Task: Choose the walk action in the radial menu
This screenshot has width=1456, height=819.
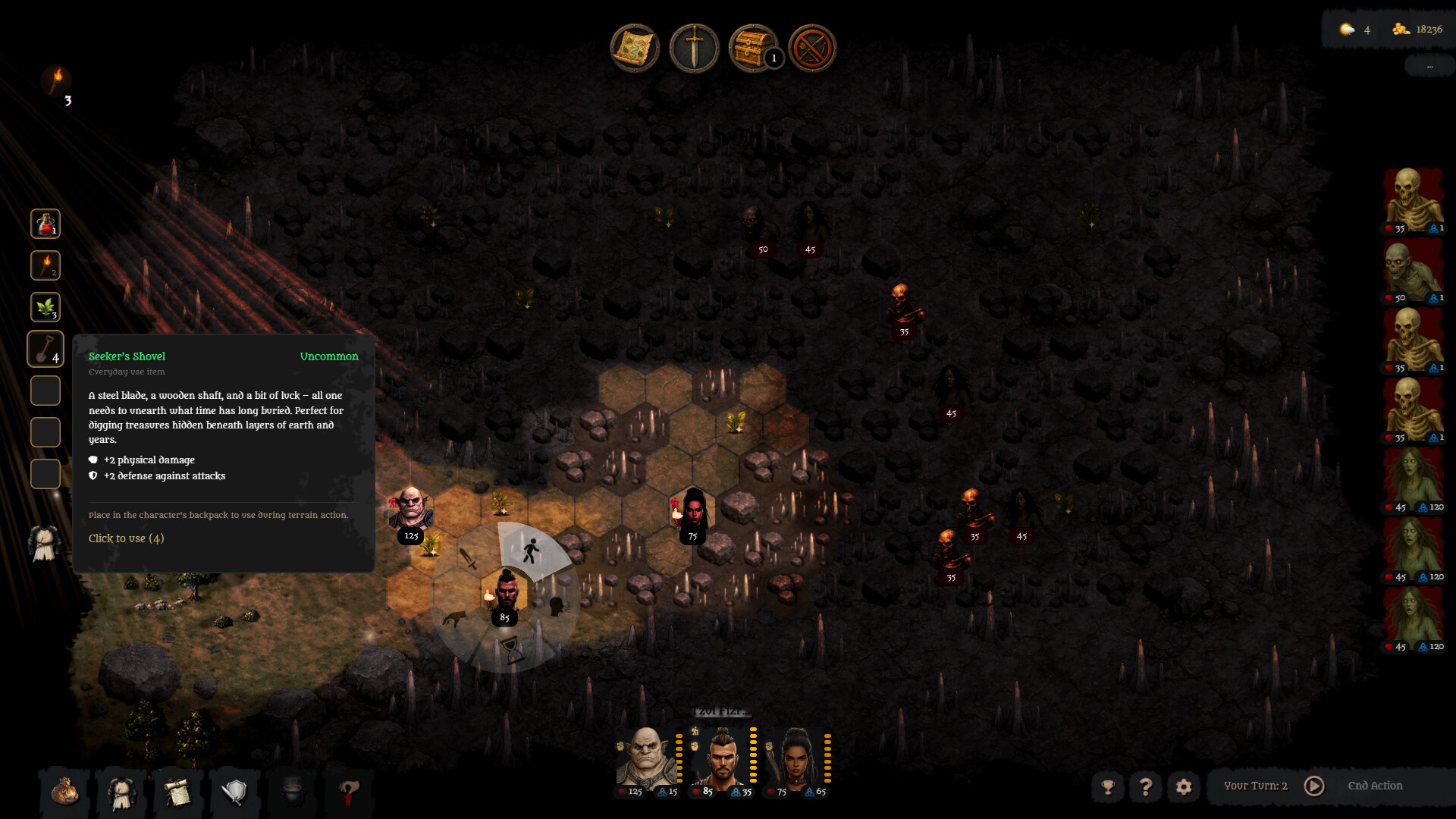Action: click(x=532, y=551)
